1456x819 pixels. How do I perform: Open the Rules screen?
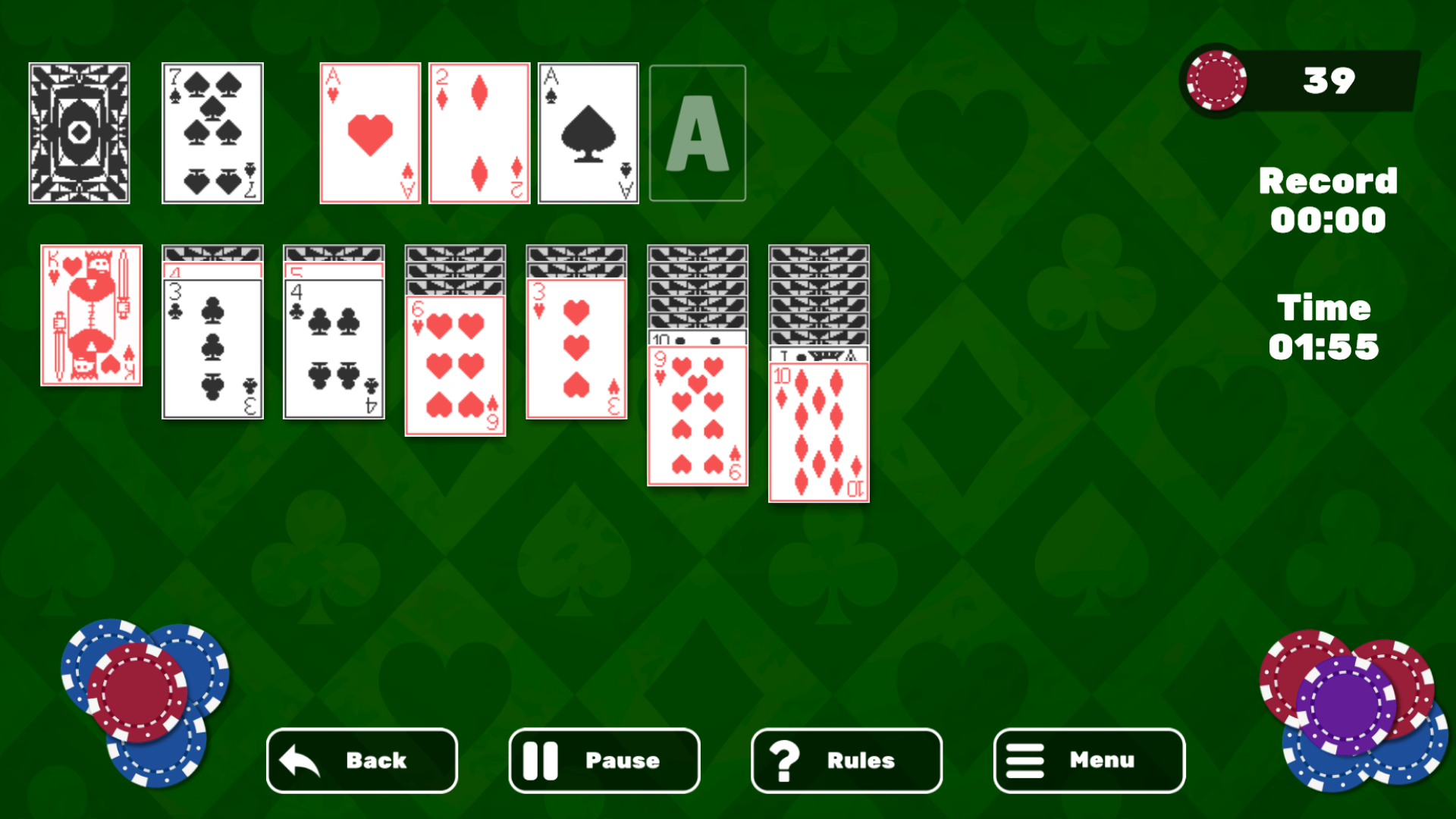[x=846, y=761]
